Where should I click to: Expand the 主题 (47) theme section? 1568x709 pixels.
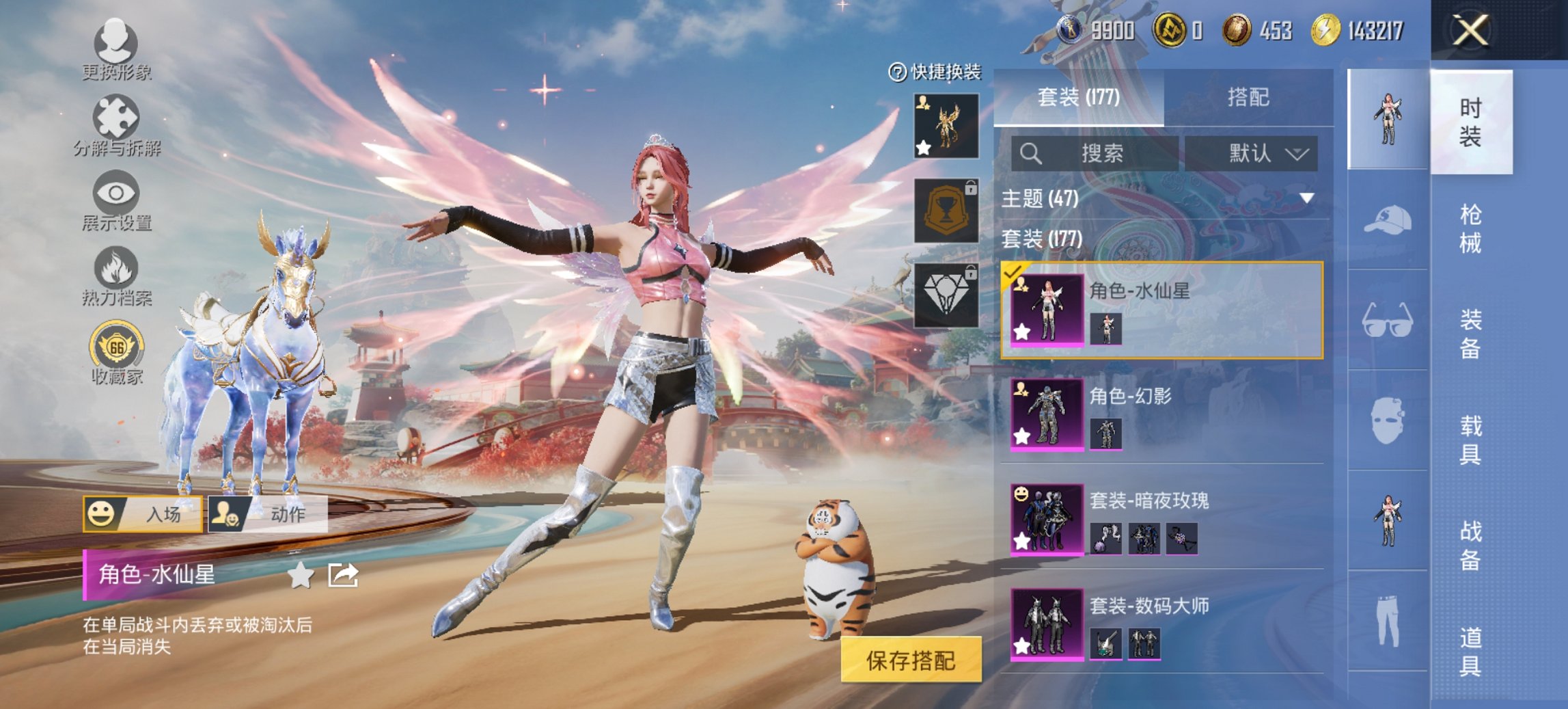(1161, 198)
